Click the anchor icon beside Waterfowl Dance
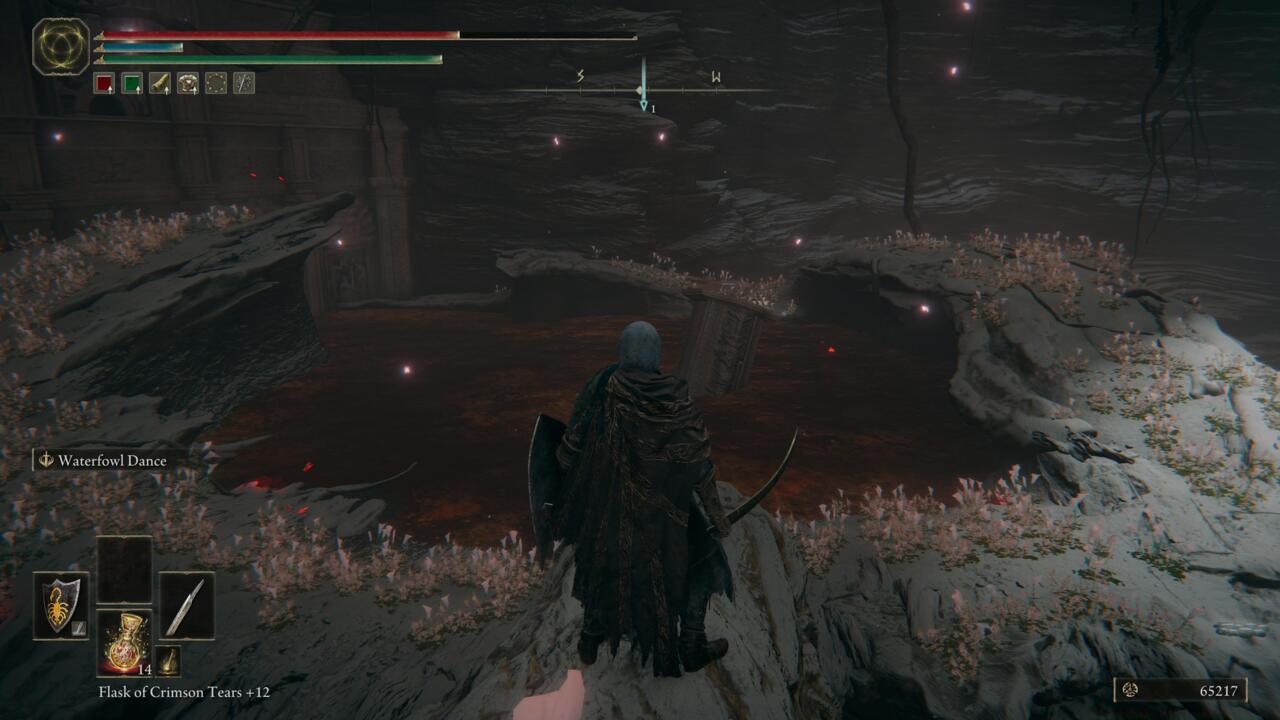1280x720 pixels. pyautogui.click(x=44, y=461)
